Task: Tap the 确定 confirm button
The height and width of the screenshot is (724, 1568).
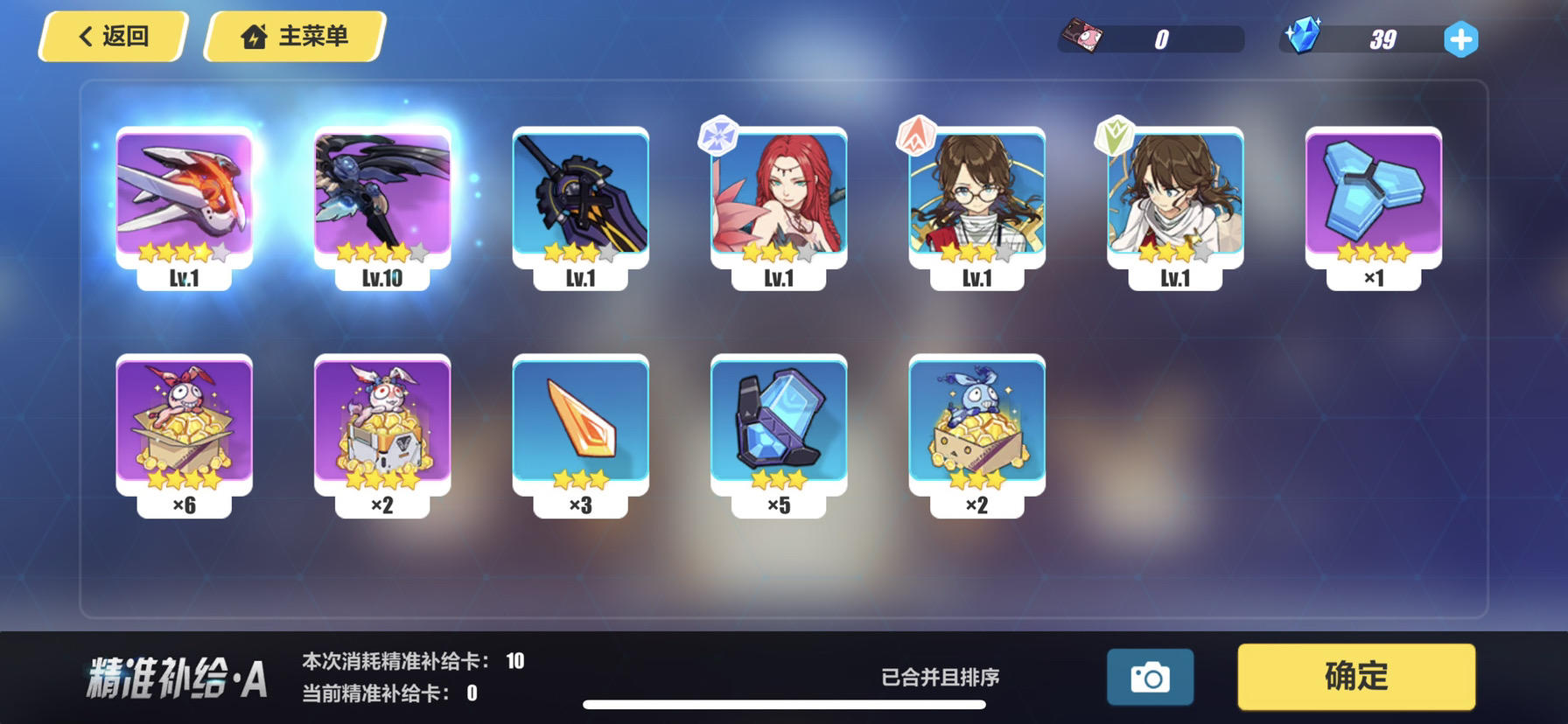Action: (x=1355, y=676)
